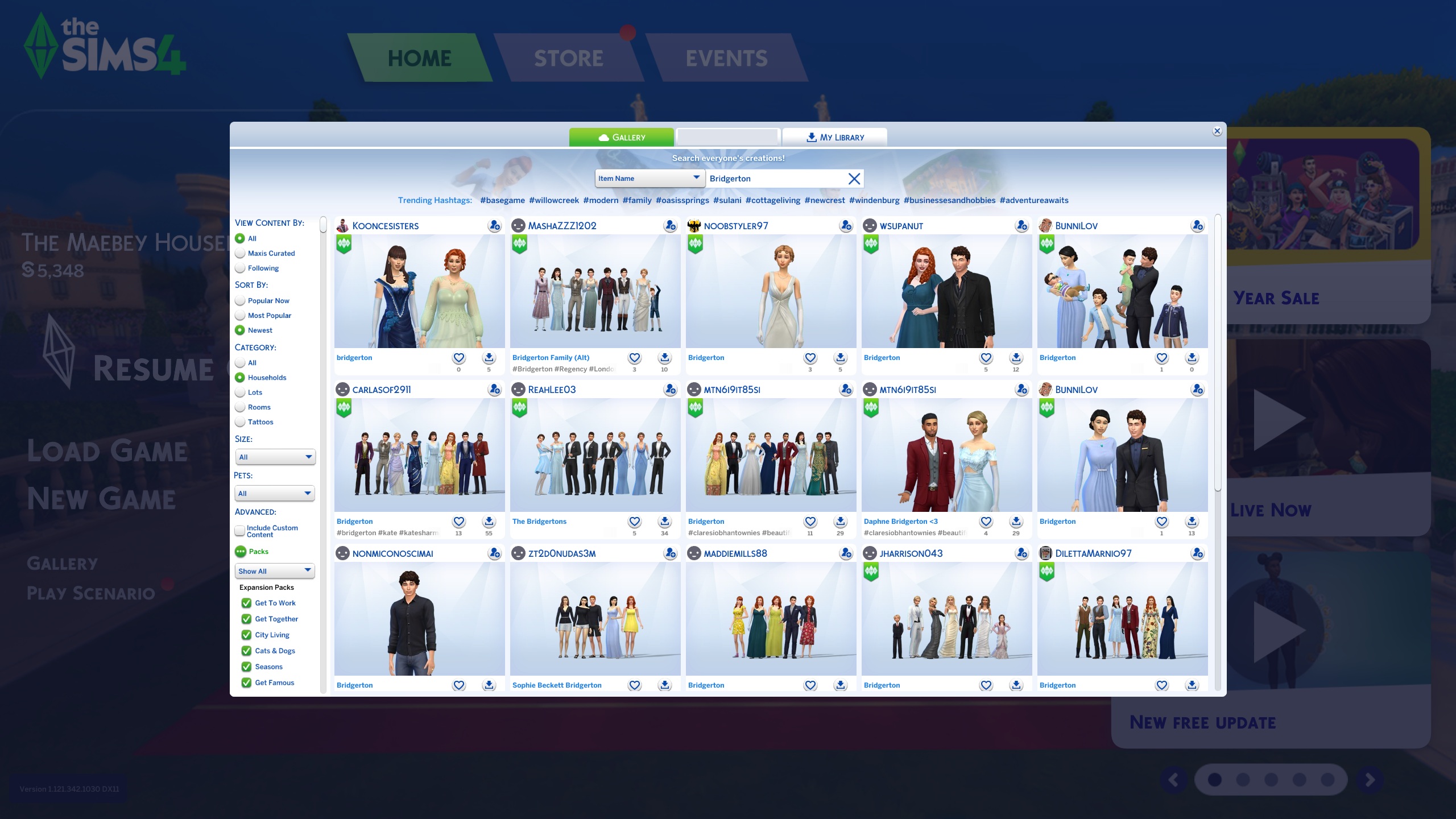Download the Bridgerton Family (Alt) household

(x=664, y=357)
